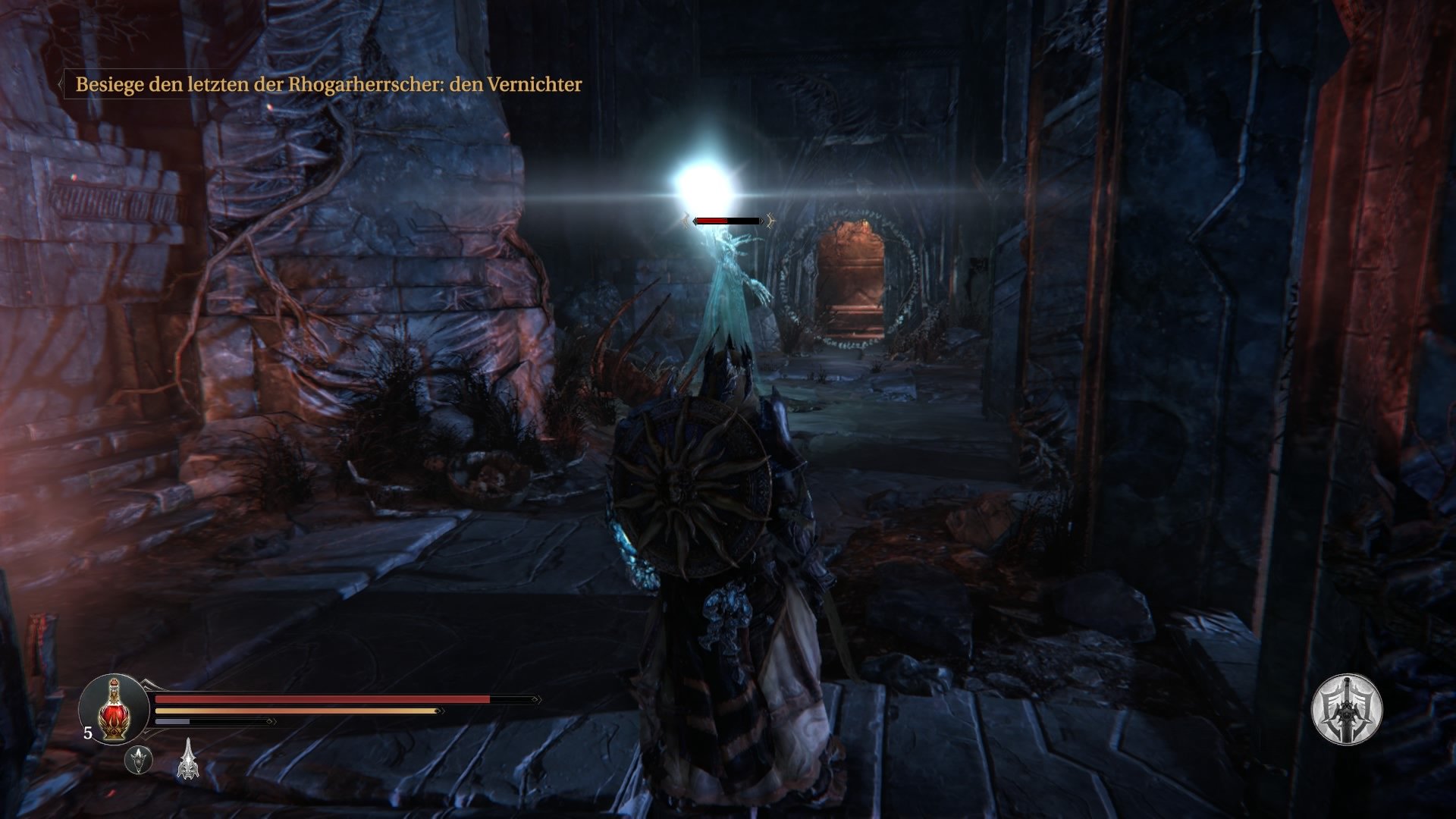Click the text 'den Vernichter' in the objective
This screenshot has height=819, width=1456.
(x=516, y=86)
